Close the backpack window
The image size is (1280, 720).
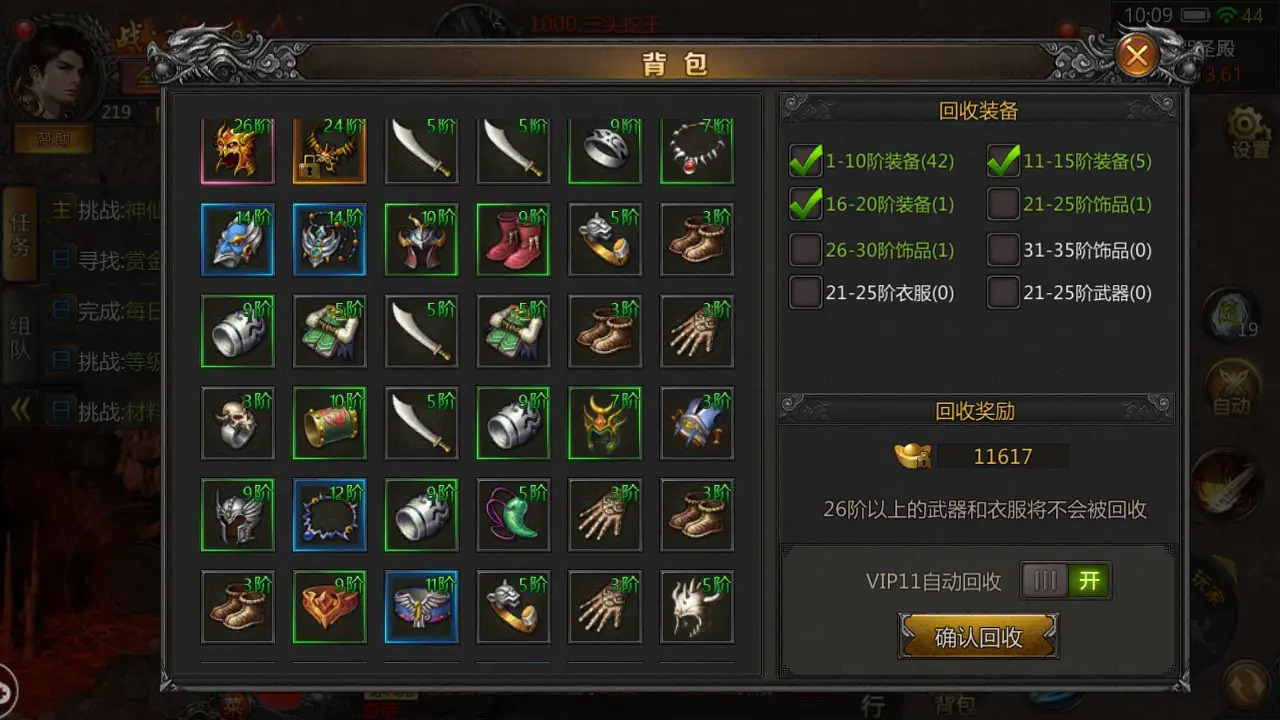tap(1137, 56)
